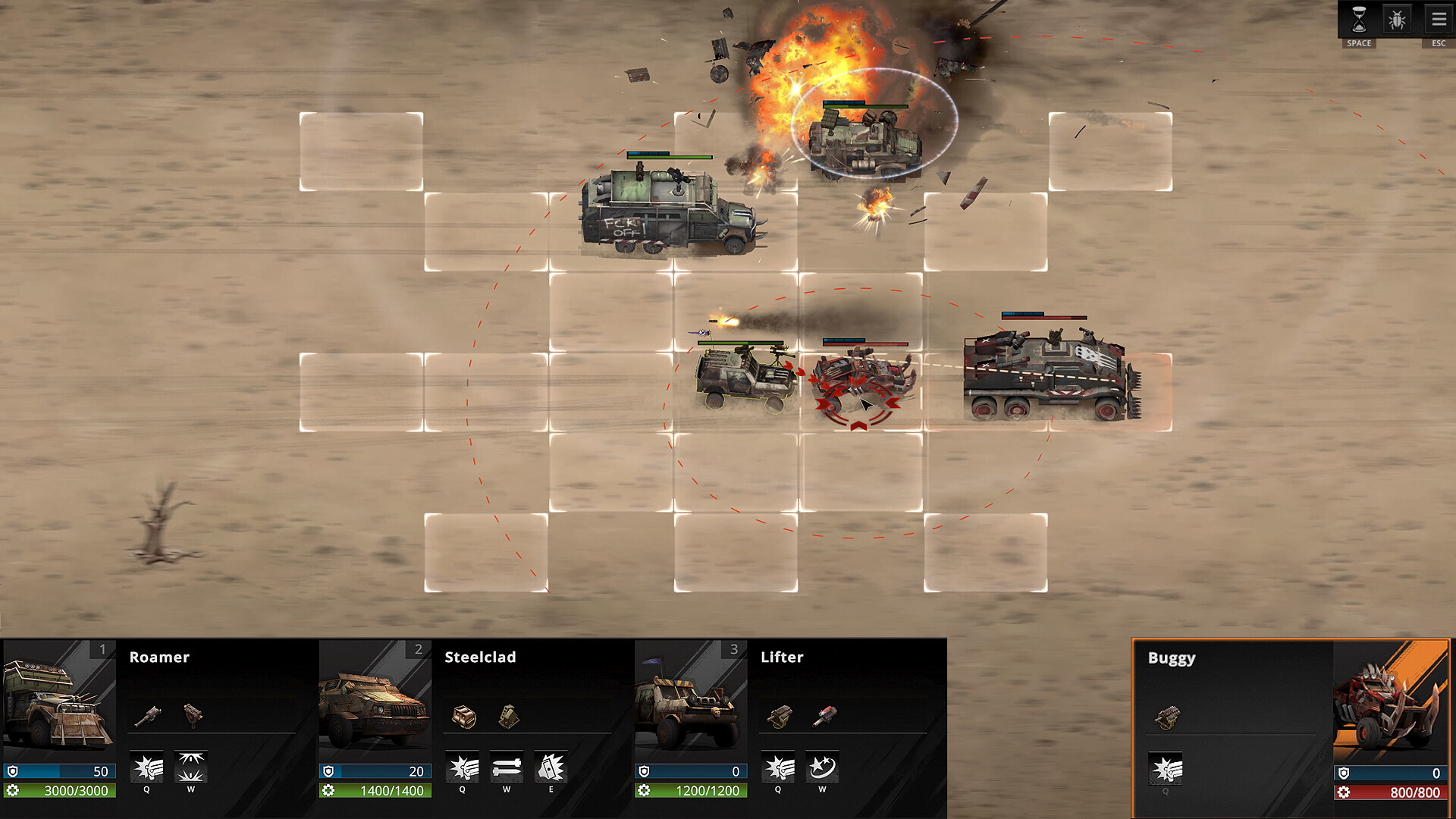Use Steelclad's gunfire attack ability
This screenshot has width=1456, height=819.
[463, 768]
